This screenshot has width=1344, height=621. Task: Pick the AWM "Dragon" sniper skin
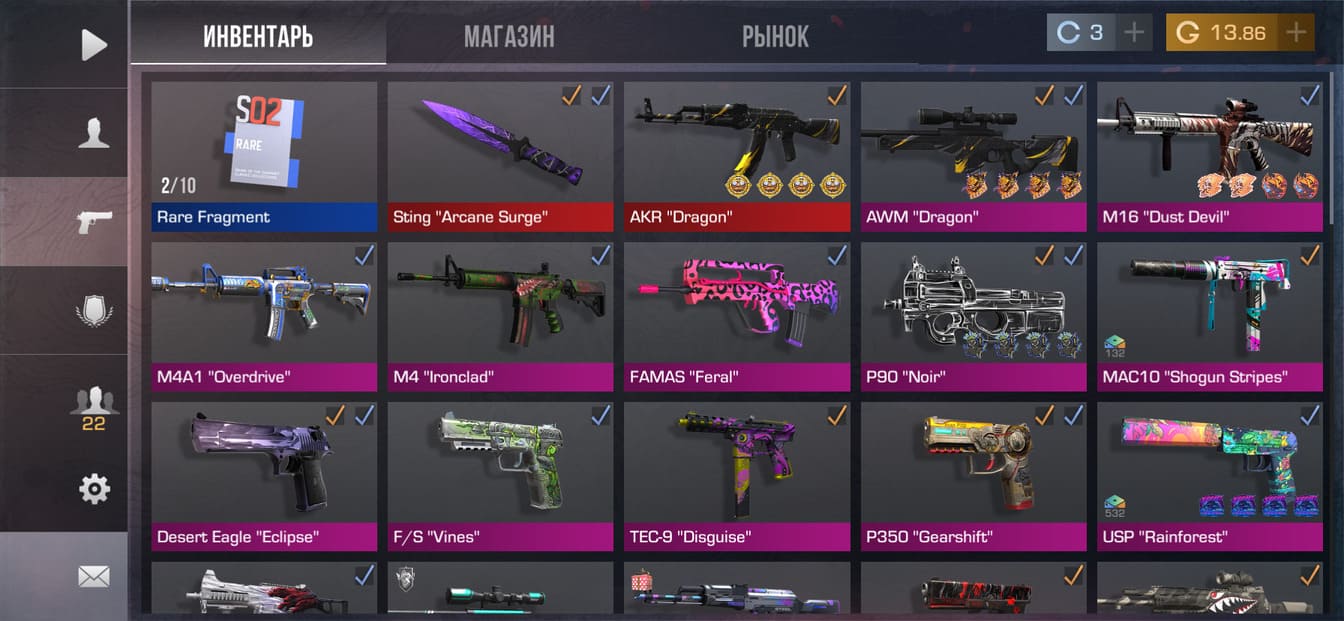973,156
